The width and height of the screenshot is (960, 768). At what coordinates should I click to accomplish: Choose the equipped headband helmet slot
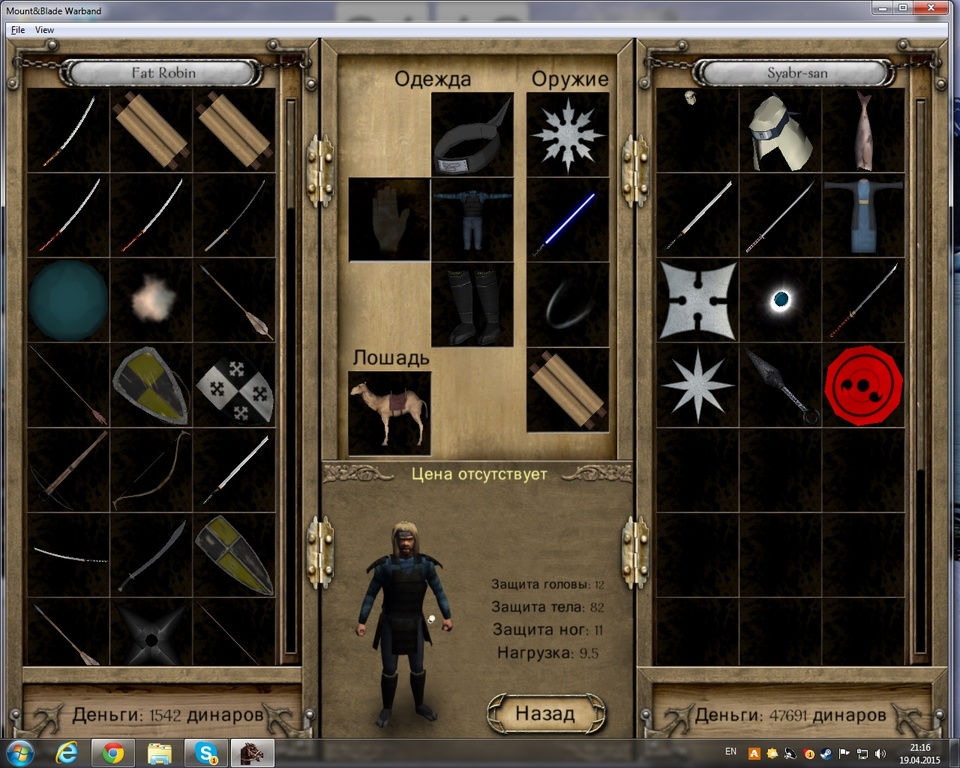(472, 134)
